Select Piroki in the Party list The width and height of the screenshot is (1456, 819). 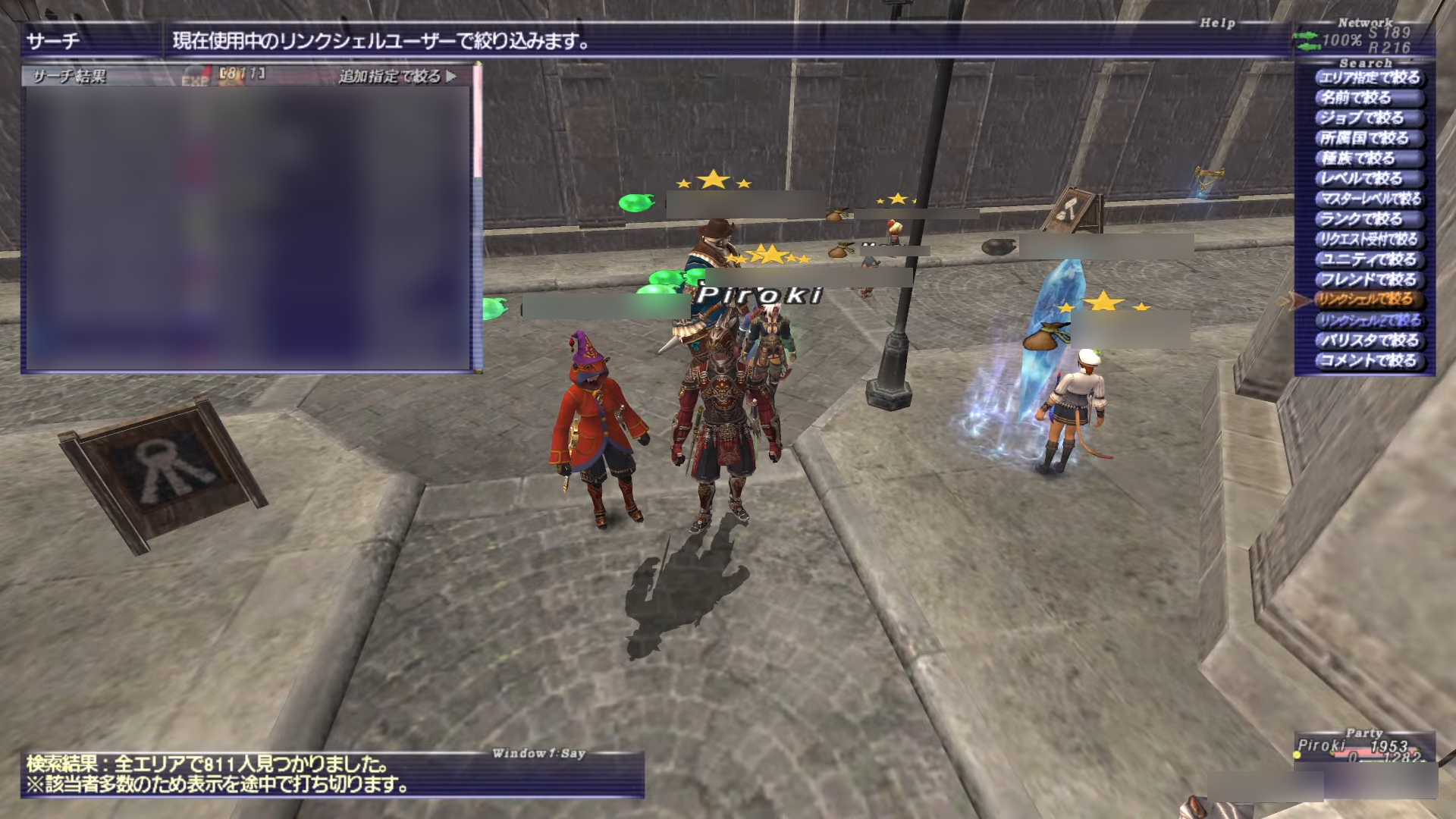point(1321,745)
